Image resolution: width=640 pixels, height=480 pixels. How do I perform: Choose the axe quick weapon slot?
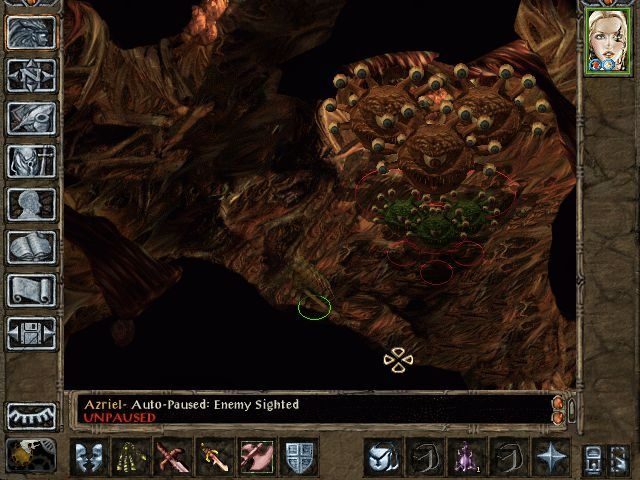(x=257, y=457)
